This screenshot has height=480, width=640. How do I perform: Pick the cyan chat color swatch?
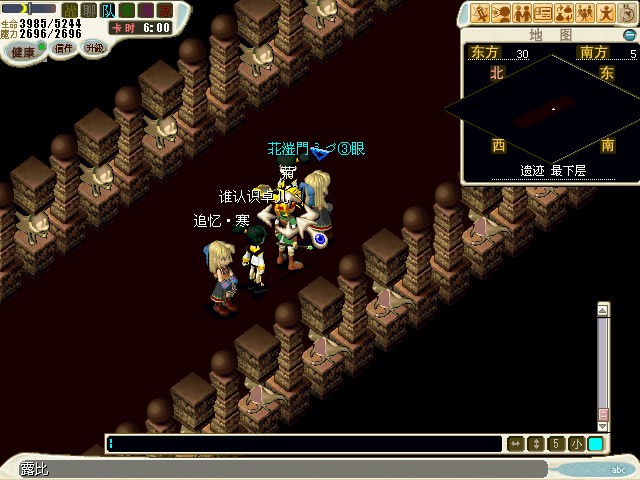tap(596, 444)
